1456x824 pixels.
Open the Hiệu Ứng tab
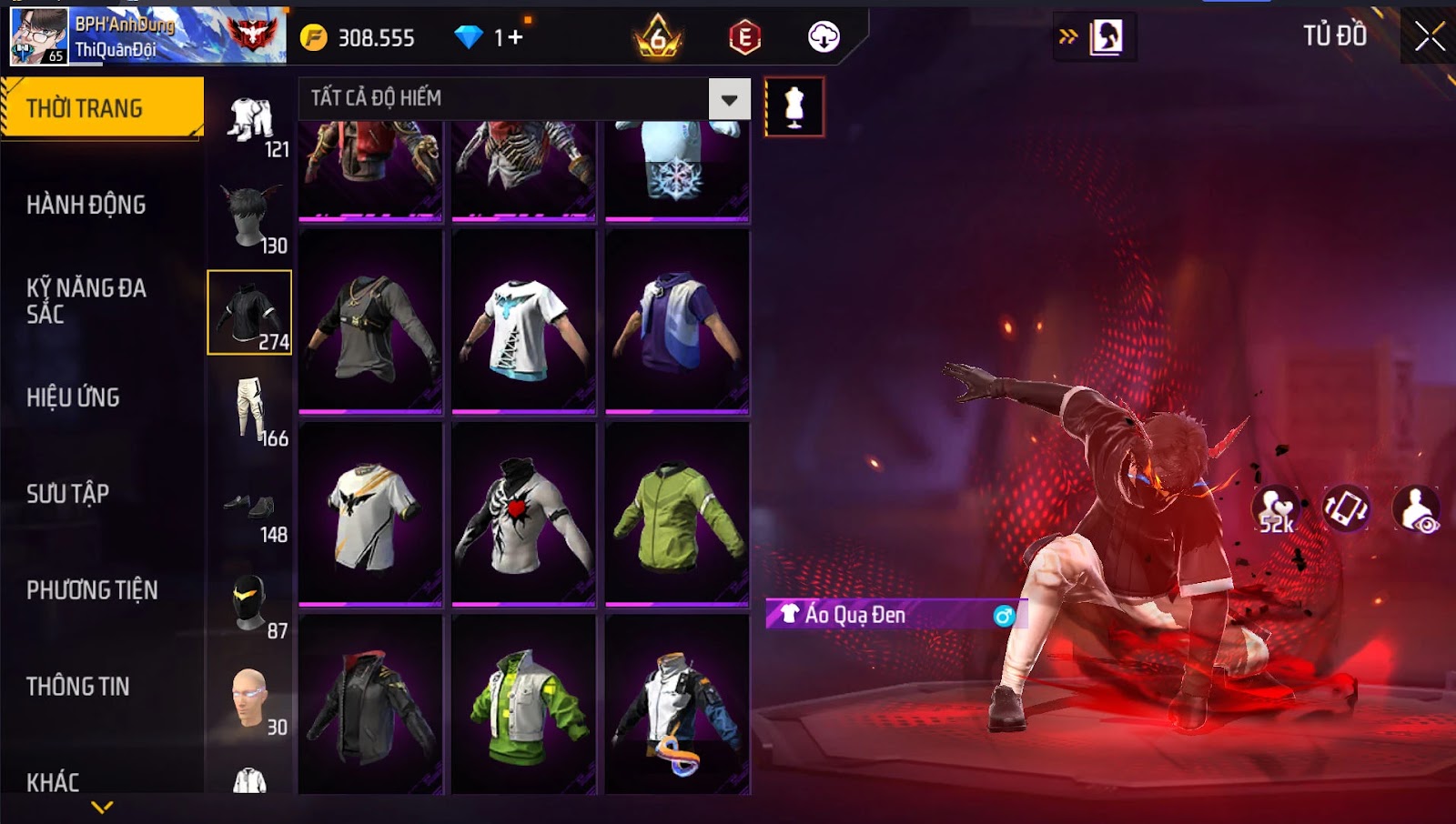click(73, 397)
